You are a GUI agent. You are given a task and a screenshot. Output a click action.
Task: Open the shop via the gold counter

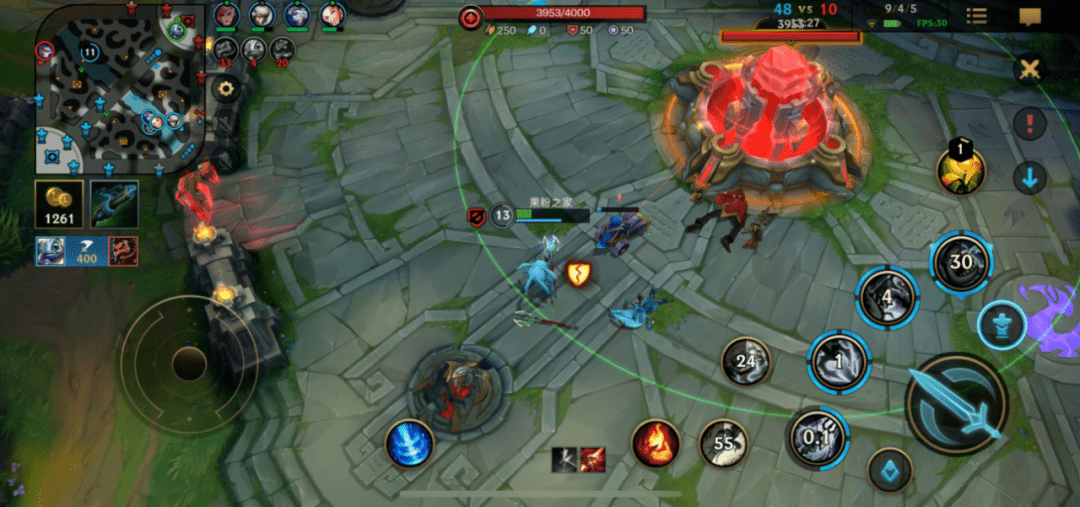tap(59, 203)
